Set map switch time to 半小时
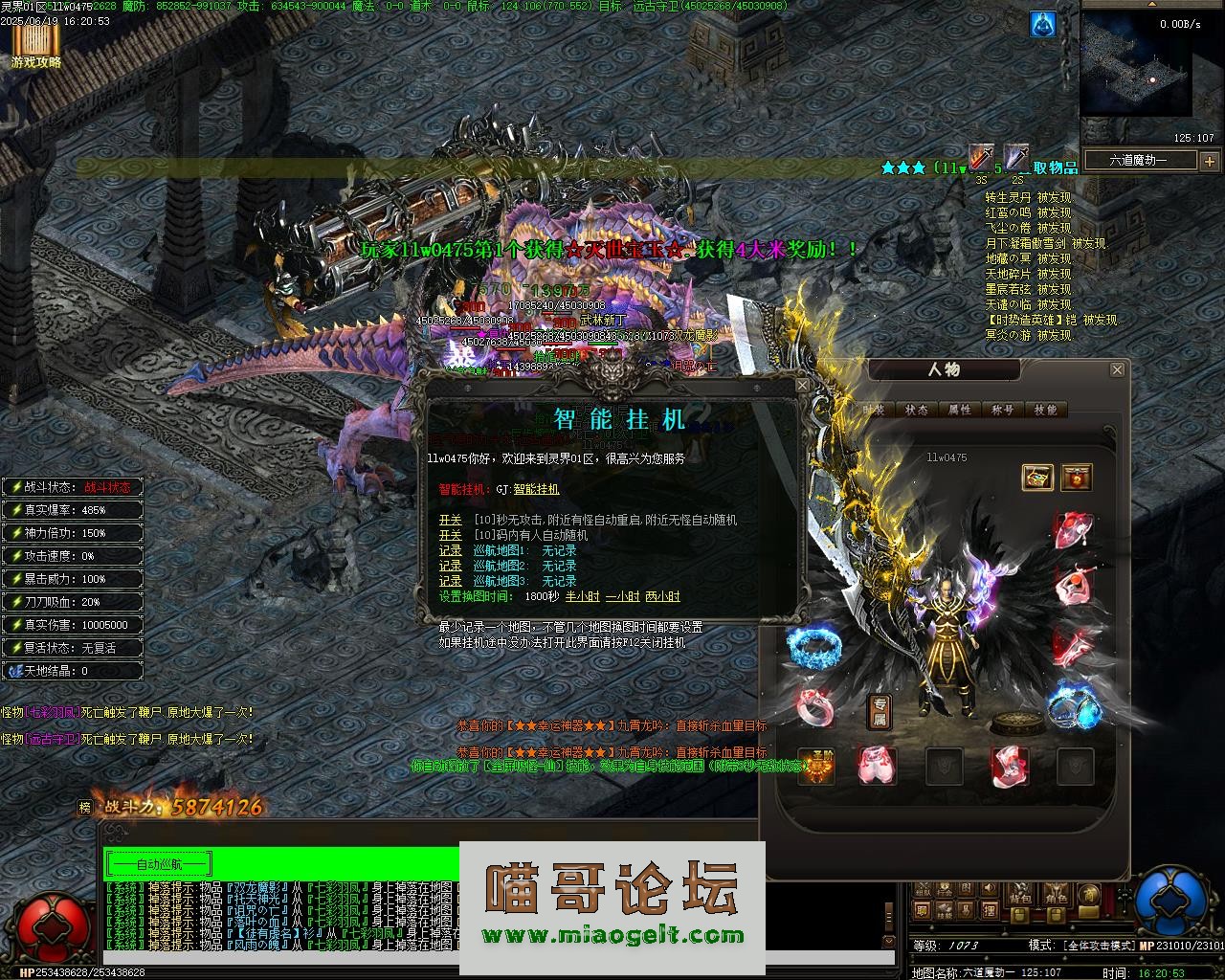This screenshot has height=980, width=1225. 582,596
